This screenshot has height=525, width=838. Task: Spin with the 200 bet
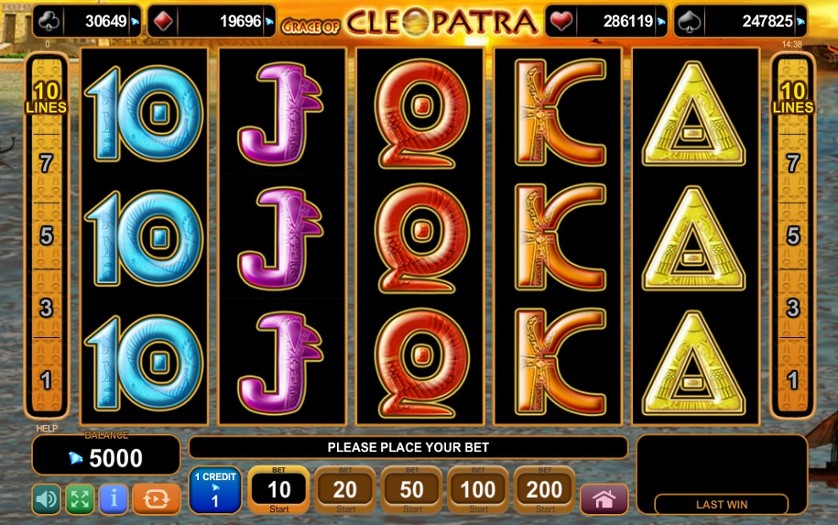coord(545,490)
